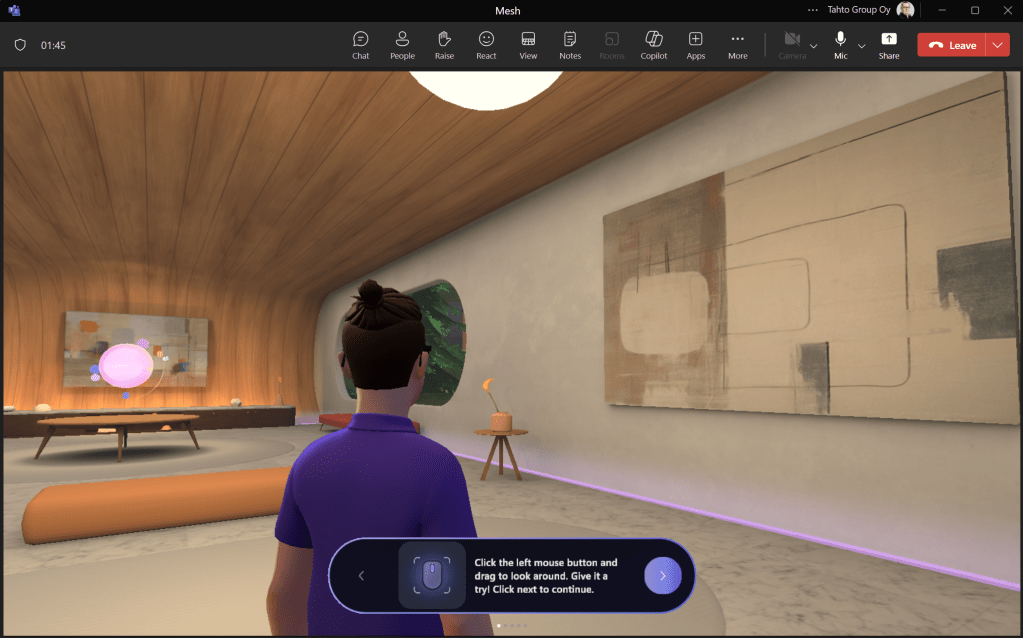Expand the Mic options arrow
The height and width of the screenshot is (638, 1023).
point(862,46)
